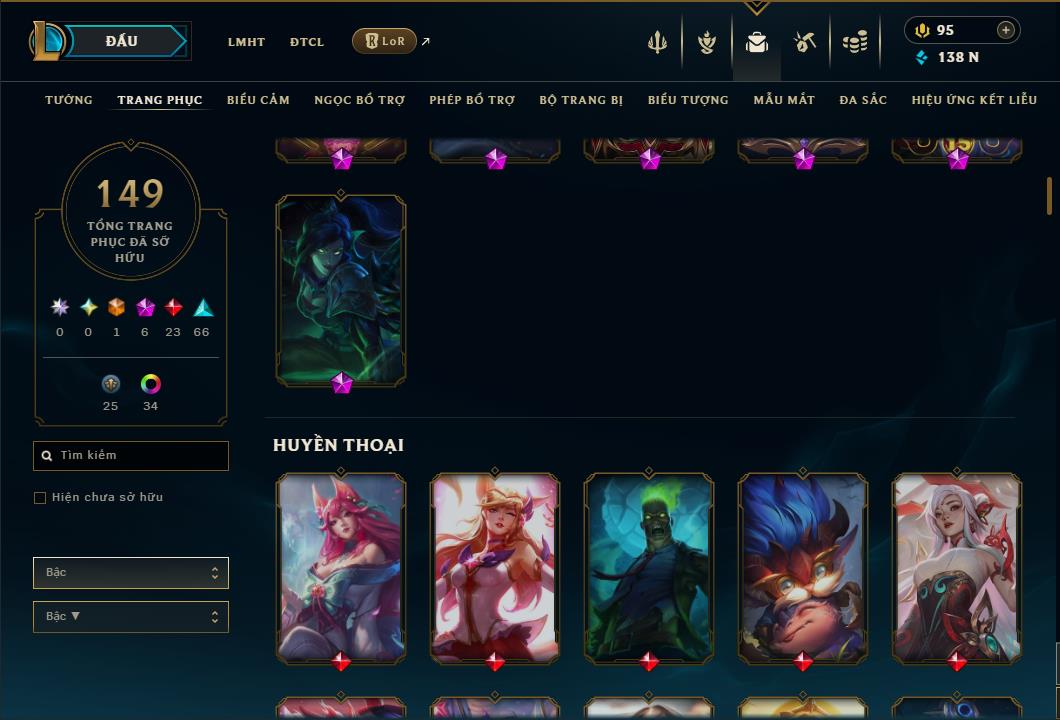The width and height of the screenshot is (1060, 720).
Task: Click the plus button to buy RP
Action: [1006, 30]
